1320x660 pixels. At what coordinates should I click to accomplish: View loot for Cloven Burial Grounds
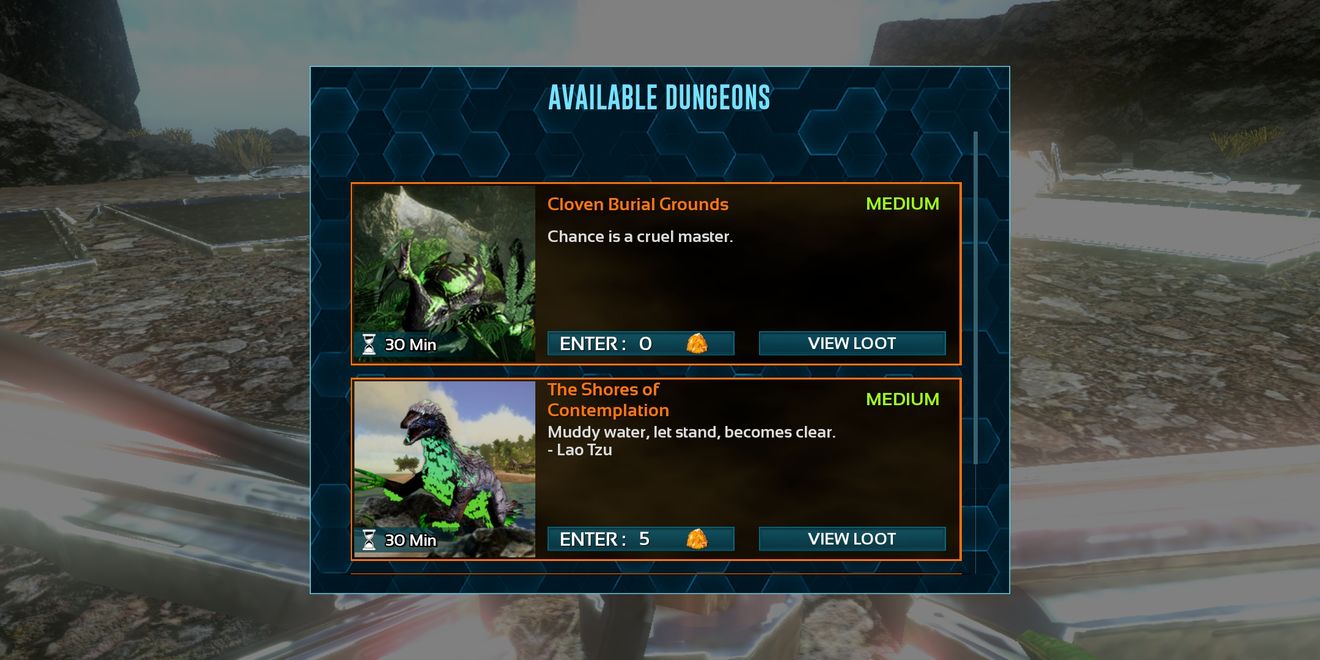[851, 344]
